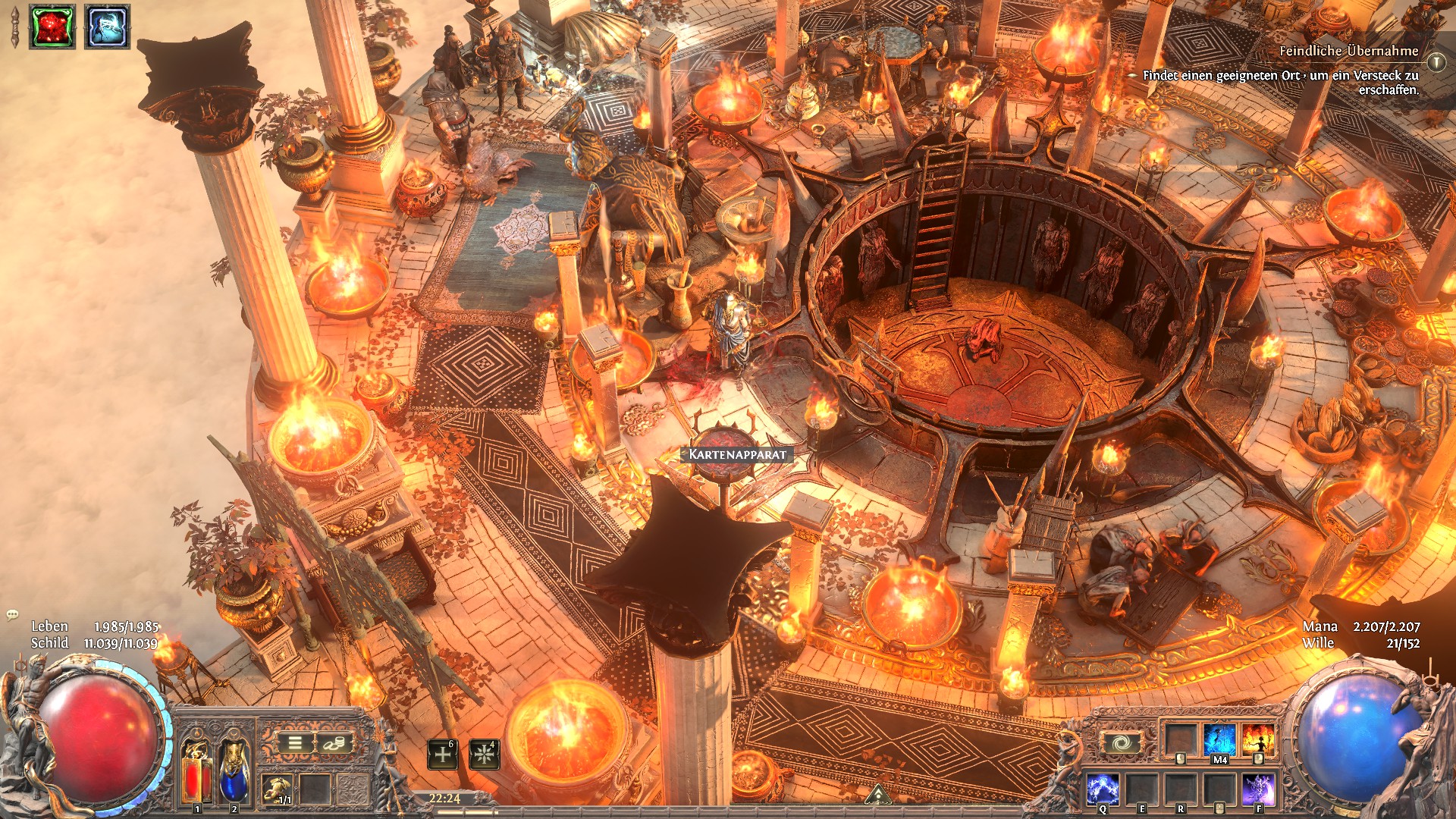1456x819 pixels.
Task: Cast the lightning skill bound to Q
Action: pos(1103,789)
